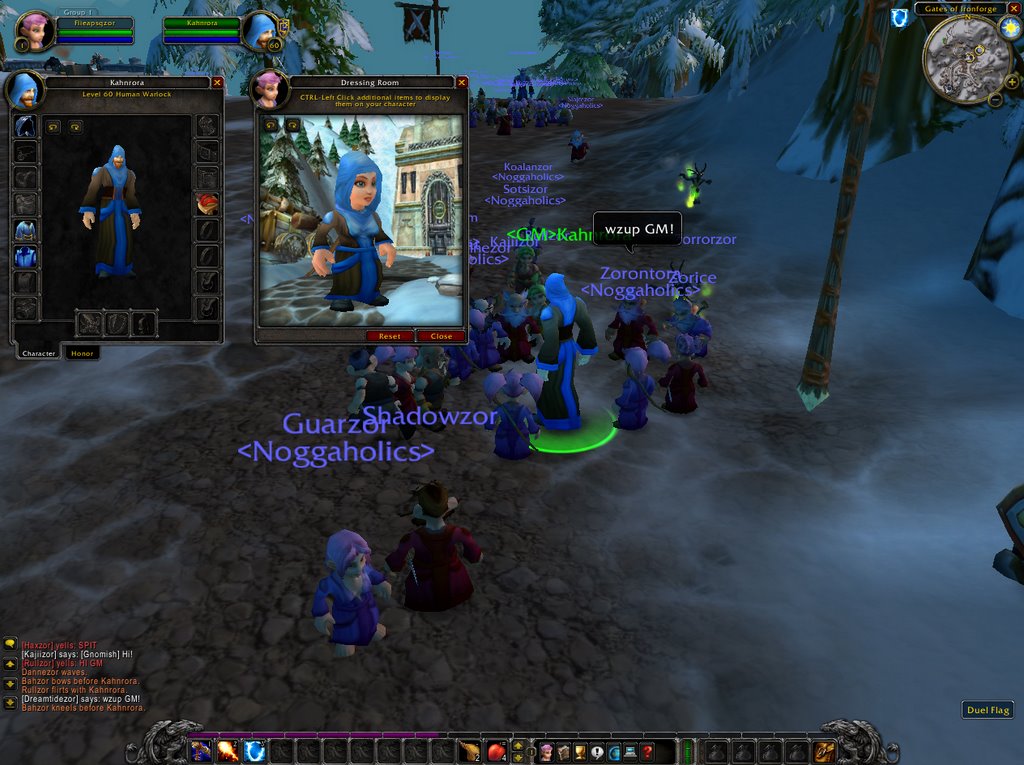Click the red Close button in Dressing Room
Image resolution: width=1024 pixels, height=765 pixels.
441,336
